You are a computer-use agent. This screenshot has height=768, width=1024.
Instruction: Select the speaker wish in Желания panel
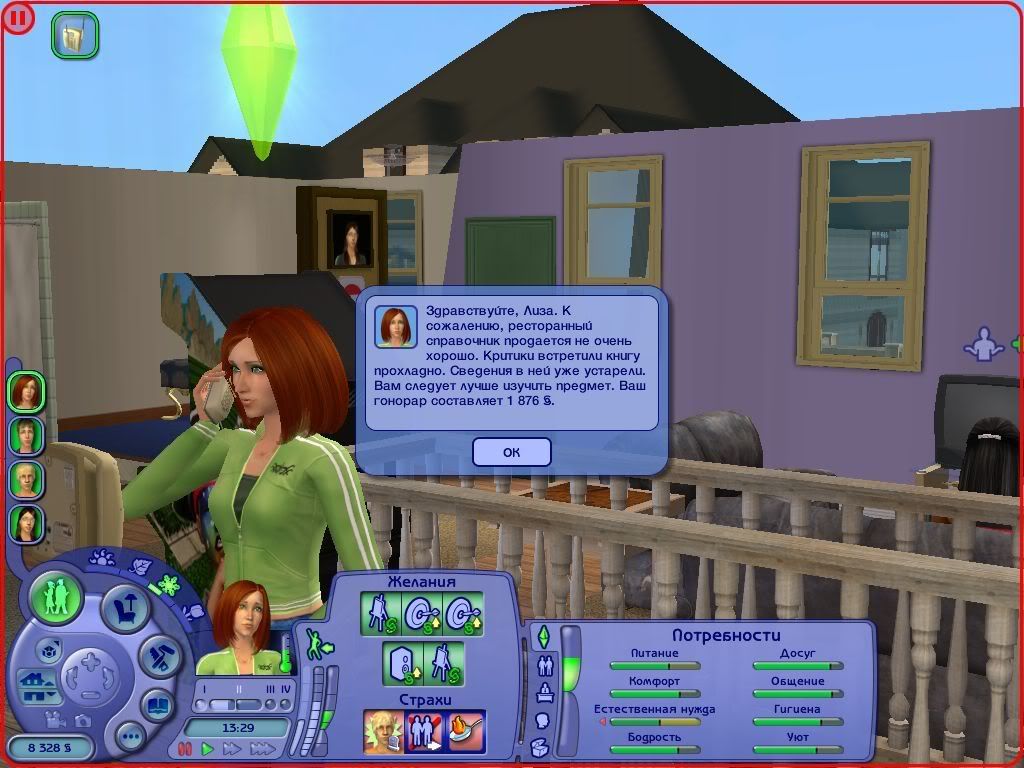click(x=401, y=663)
